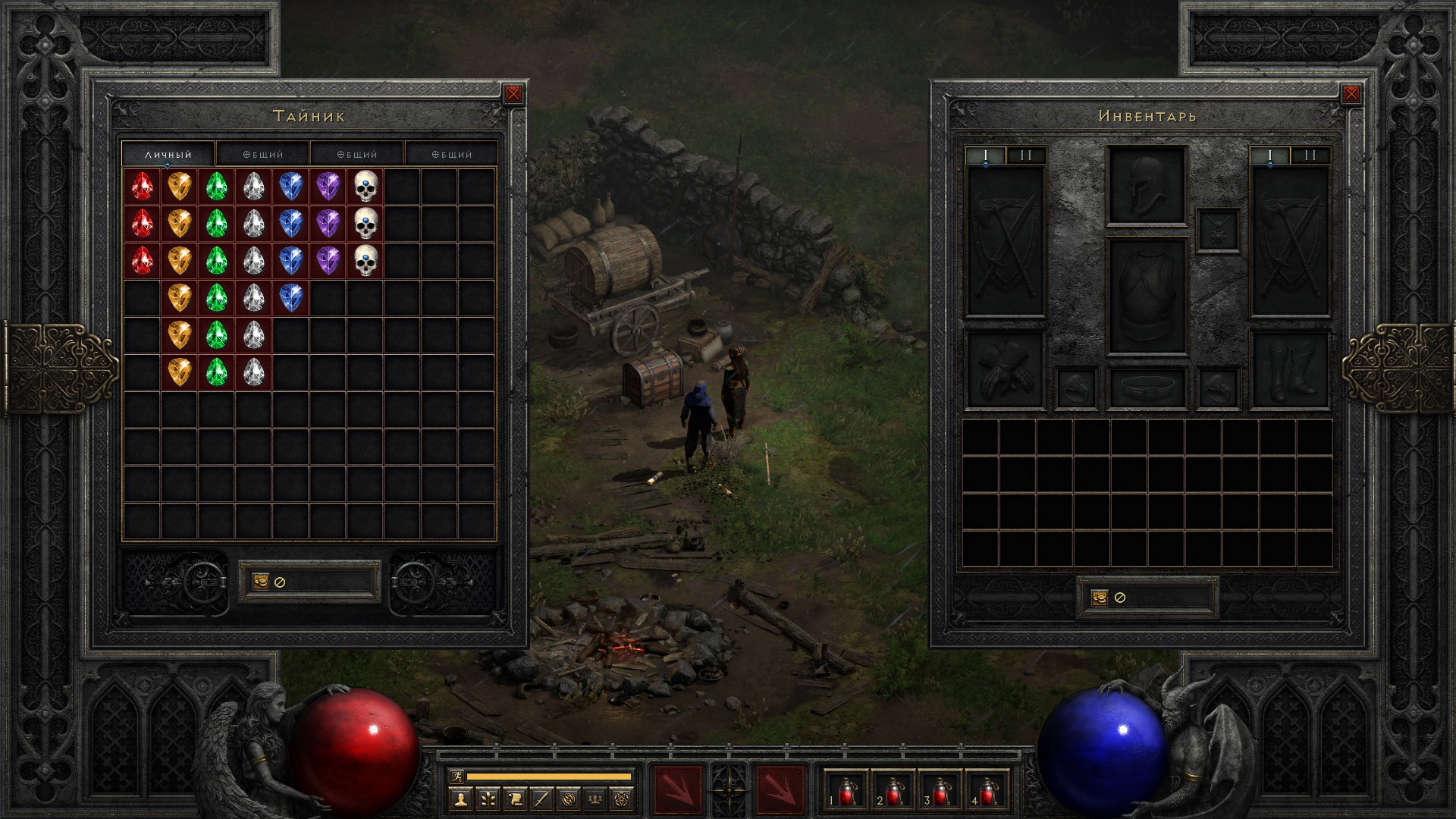Toggle the run/walk button
The image size is (1456, 819).
click(457, 776)
